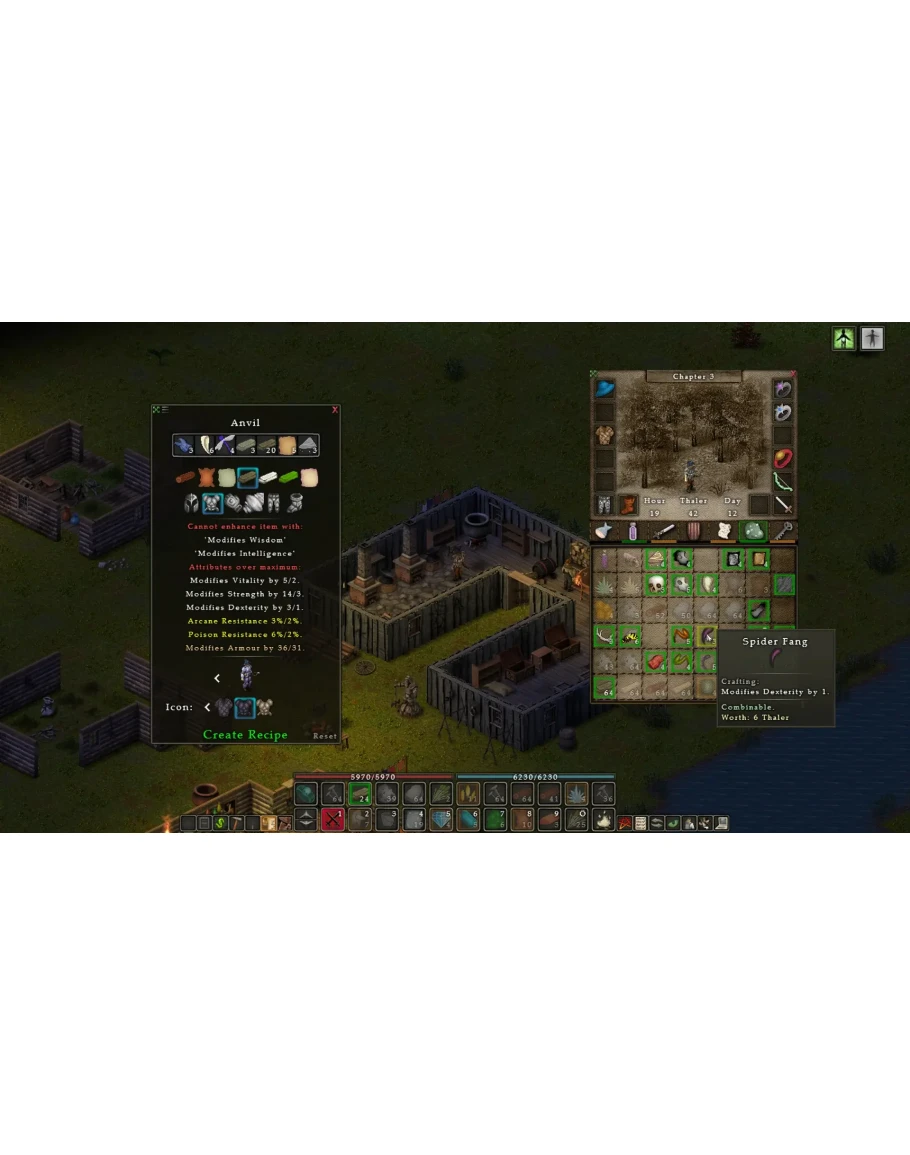Show the scrolls inventory tab
Image resolution: width=910 pixels, height=1155 pixels.
722,532
